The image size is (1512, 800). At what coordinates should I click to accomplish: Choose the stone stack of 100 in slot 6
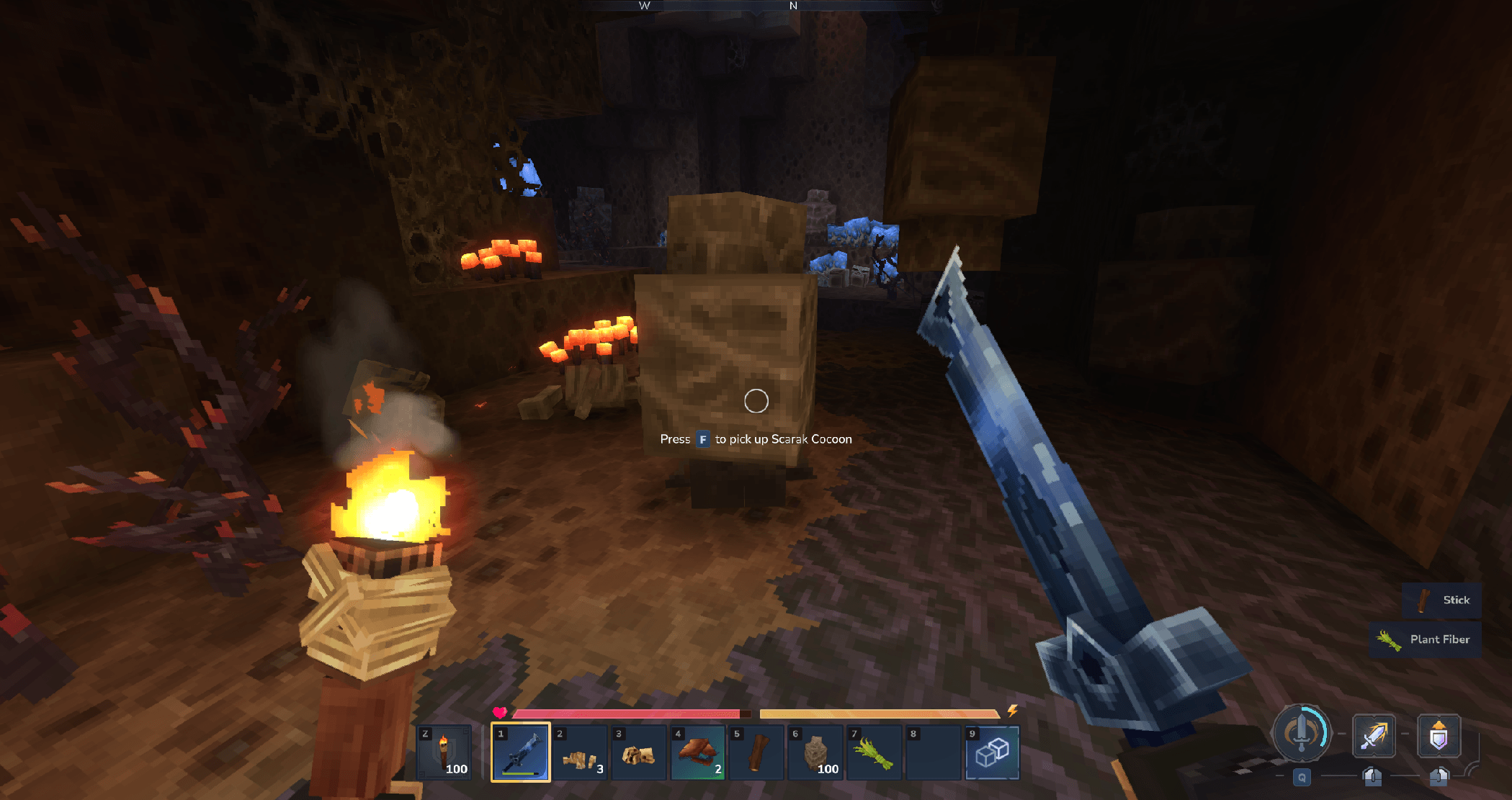815,752
